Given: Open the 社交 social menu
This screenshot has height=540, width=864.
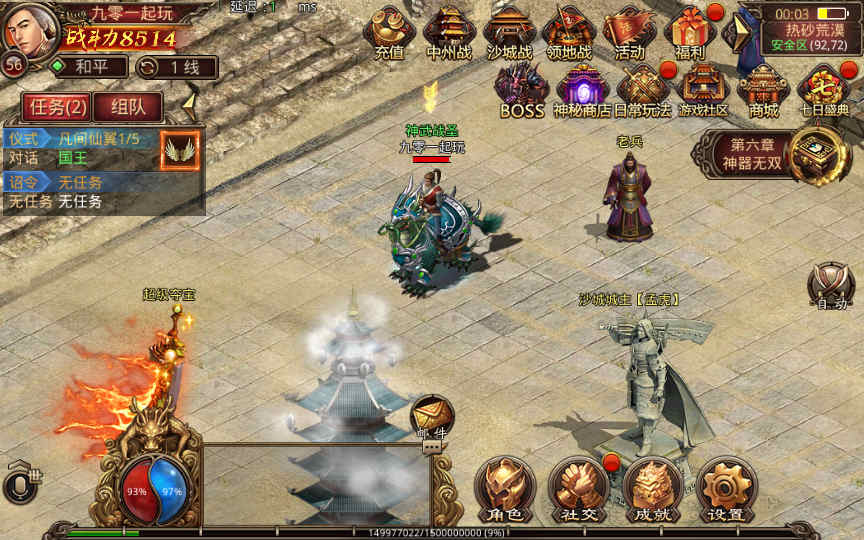Looking at the screenshot, I should click(x=578, y=489).
